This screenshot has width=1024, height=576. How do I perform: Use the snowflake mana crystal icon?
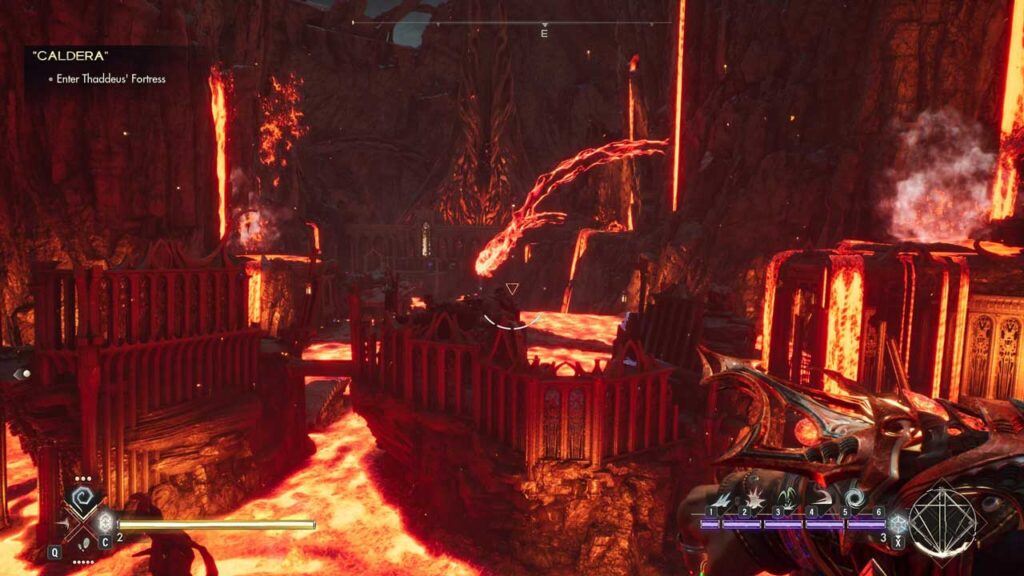(x=899, y=523)
